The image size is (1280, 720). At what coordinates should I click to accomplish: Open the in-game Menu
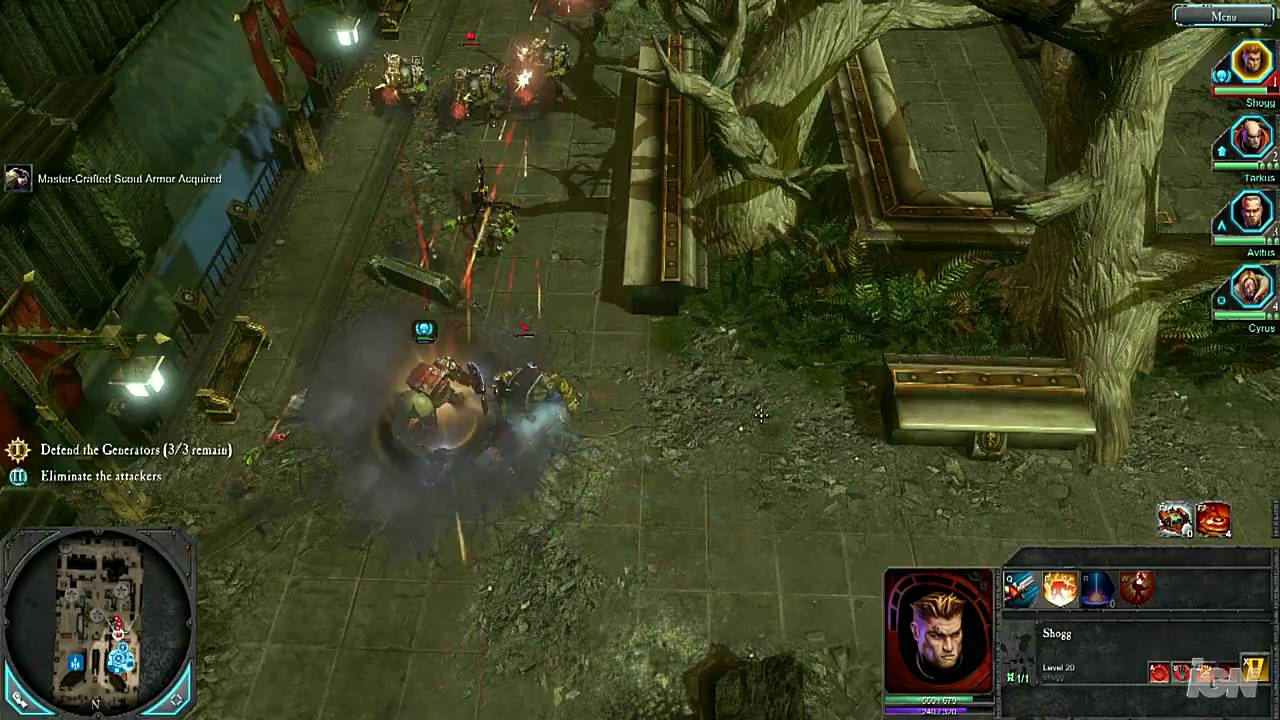tap(1223, 16)
